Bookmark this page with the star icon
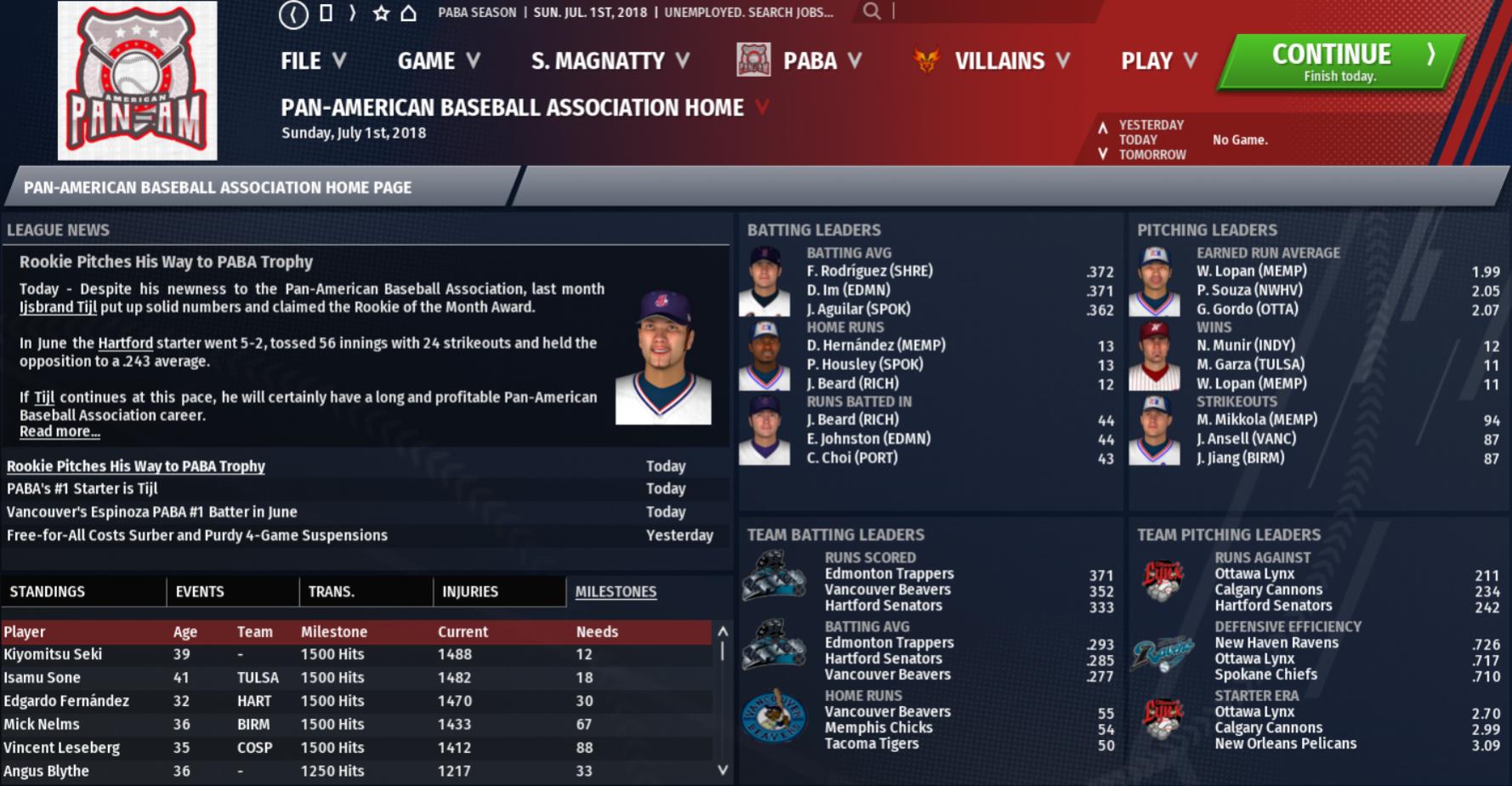The image size is (1512, 786). pos(381,13)
